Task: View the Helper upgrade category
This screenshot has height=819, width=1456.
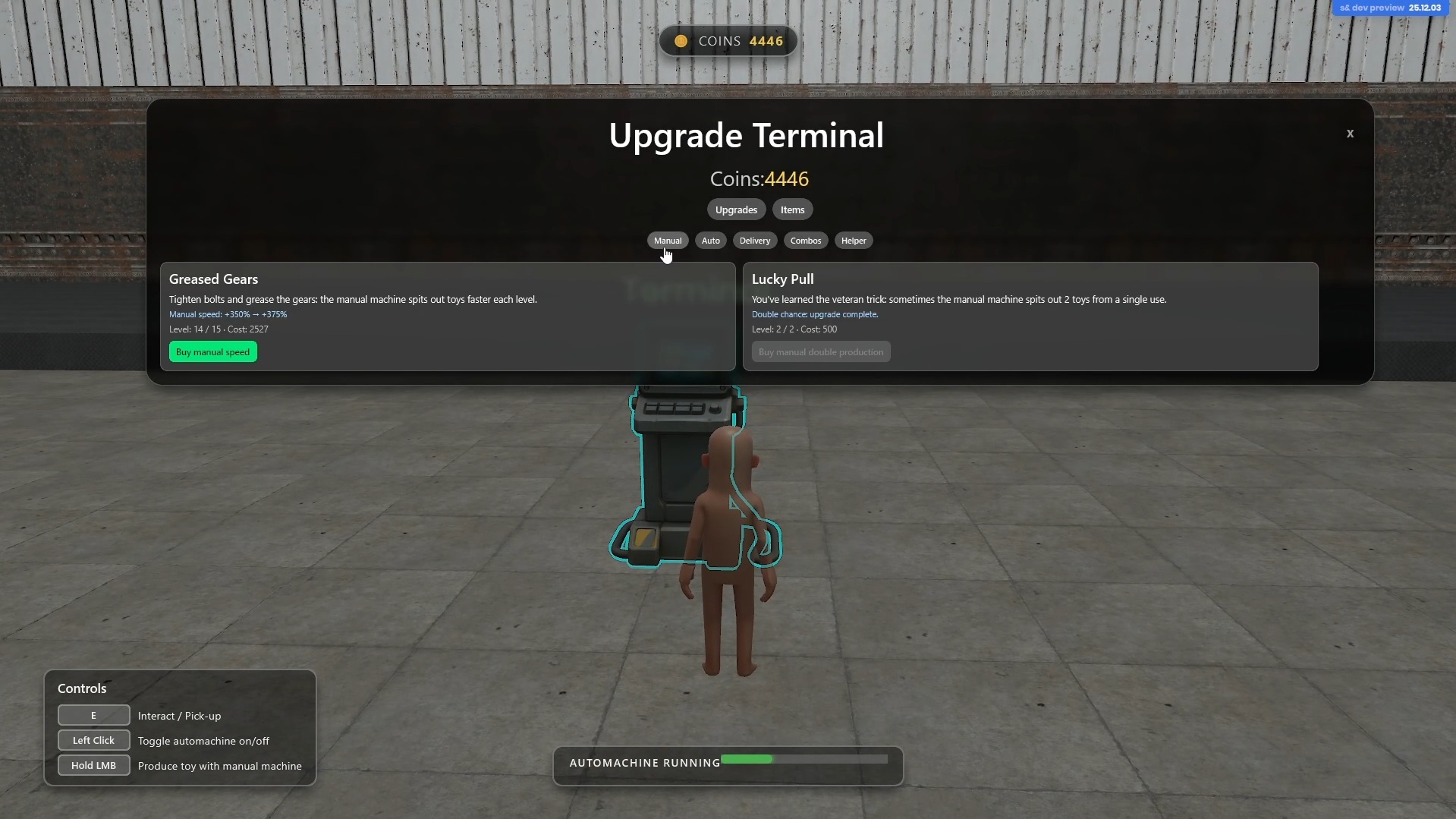Action: (854, 241)
